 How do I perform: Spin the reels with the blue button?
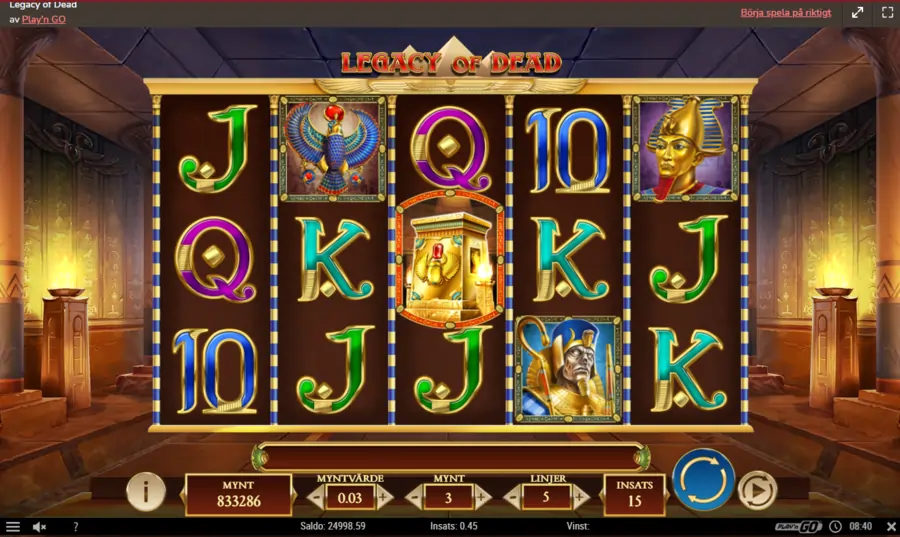tap(703, 479)
